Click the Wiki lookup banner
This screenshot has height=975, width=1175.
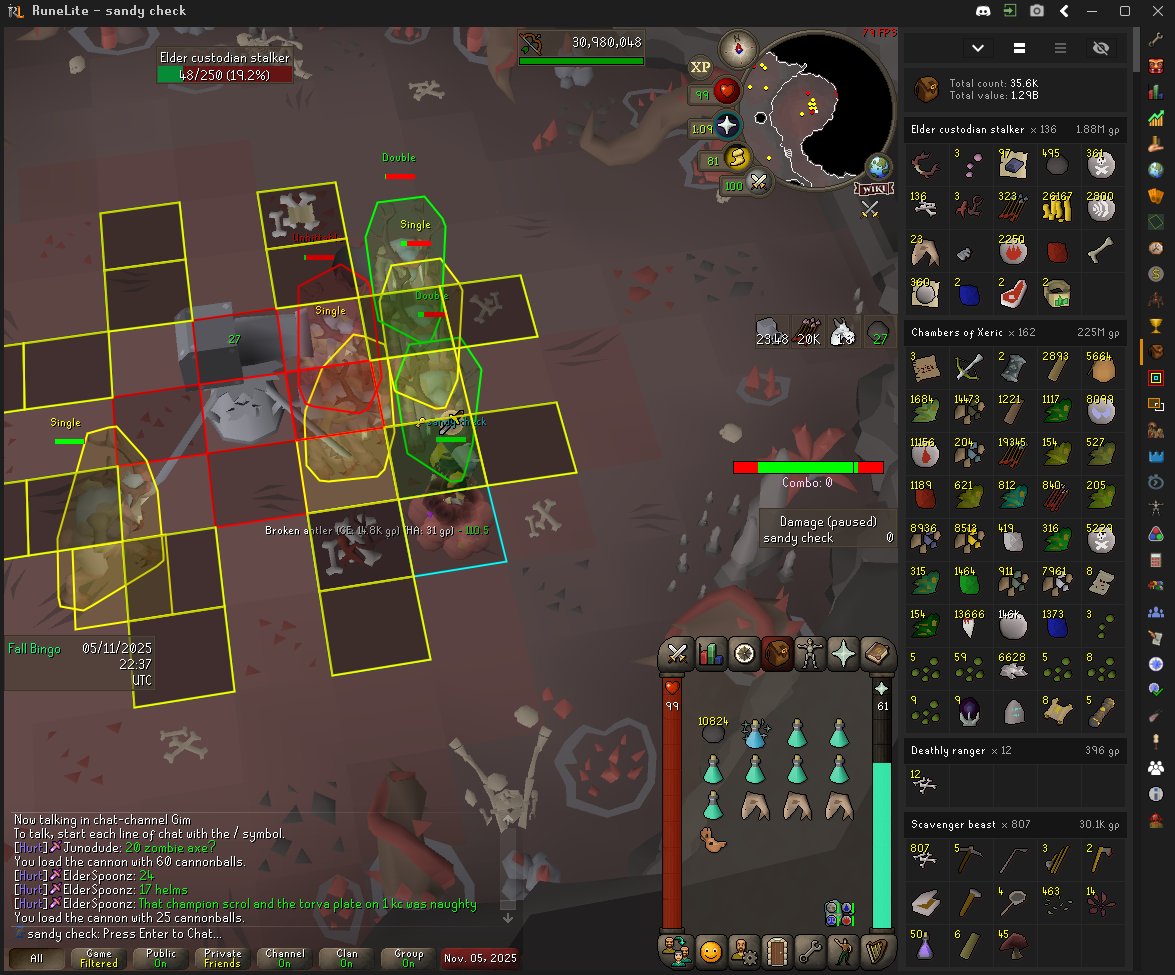pos(872,188)
